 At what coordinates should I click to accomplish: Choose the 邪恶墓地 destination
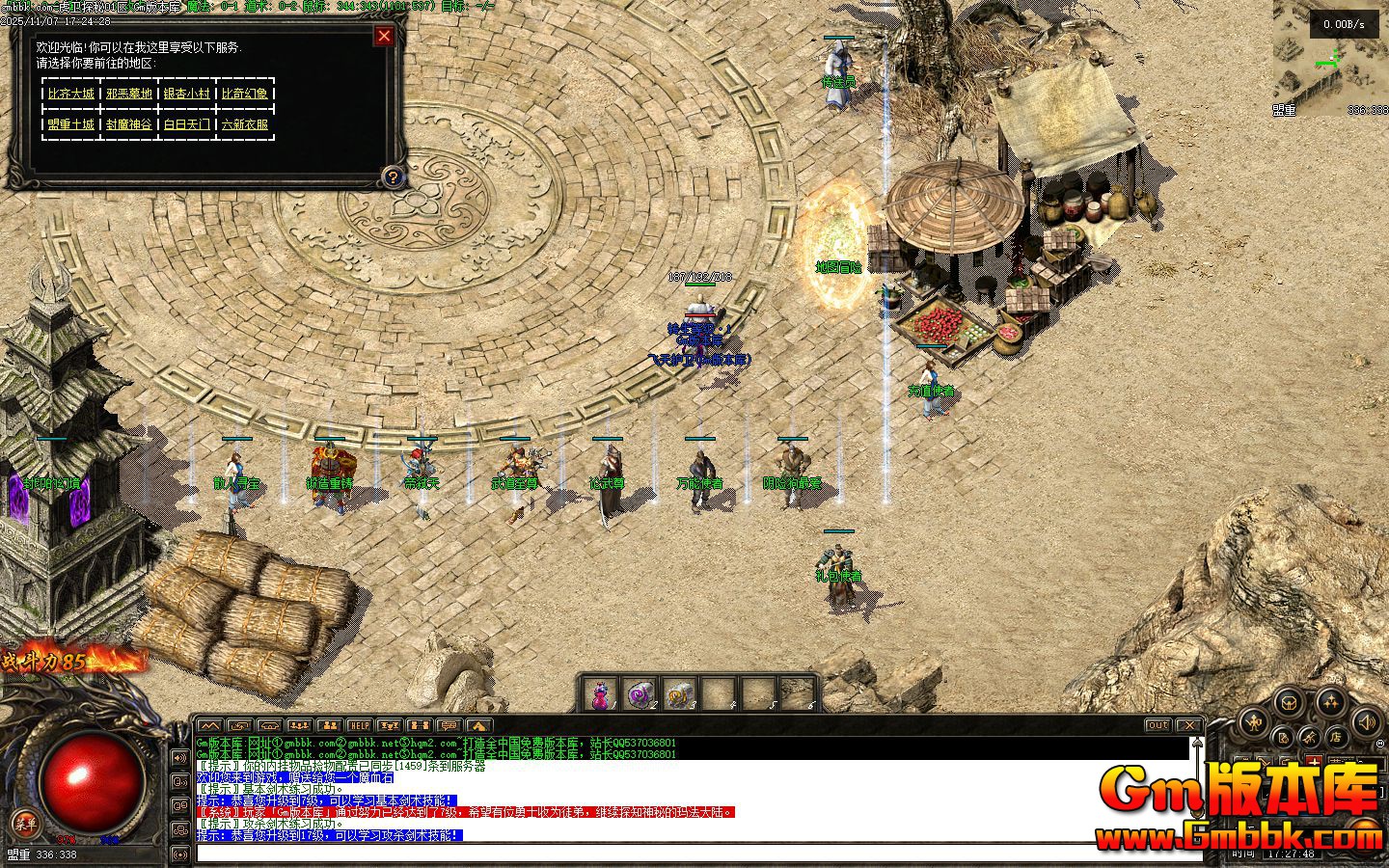point(129,94)
